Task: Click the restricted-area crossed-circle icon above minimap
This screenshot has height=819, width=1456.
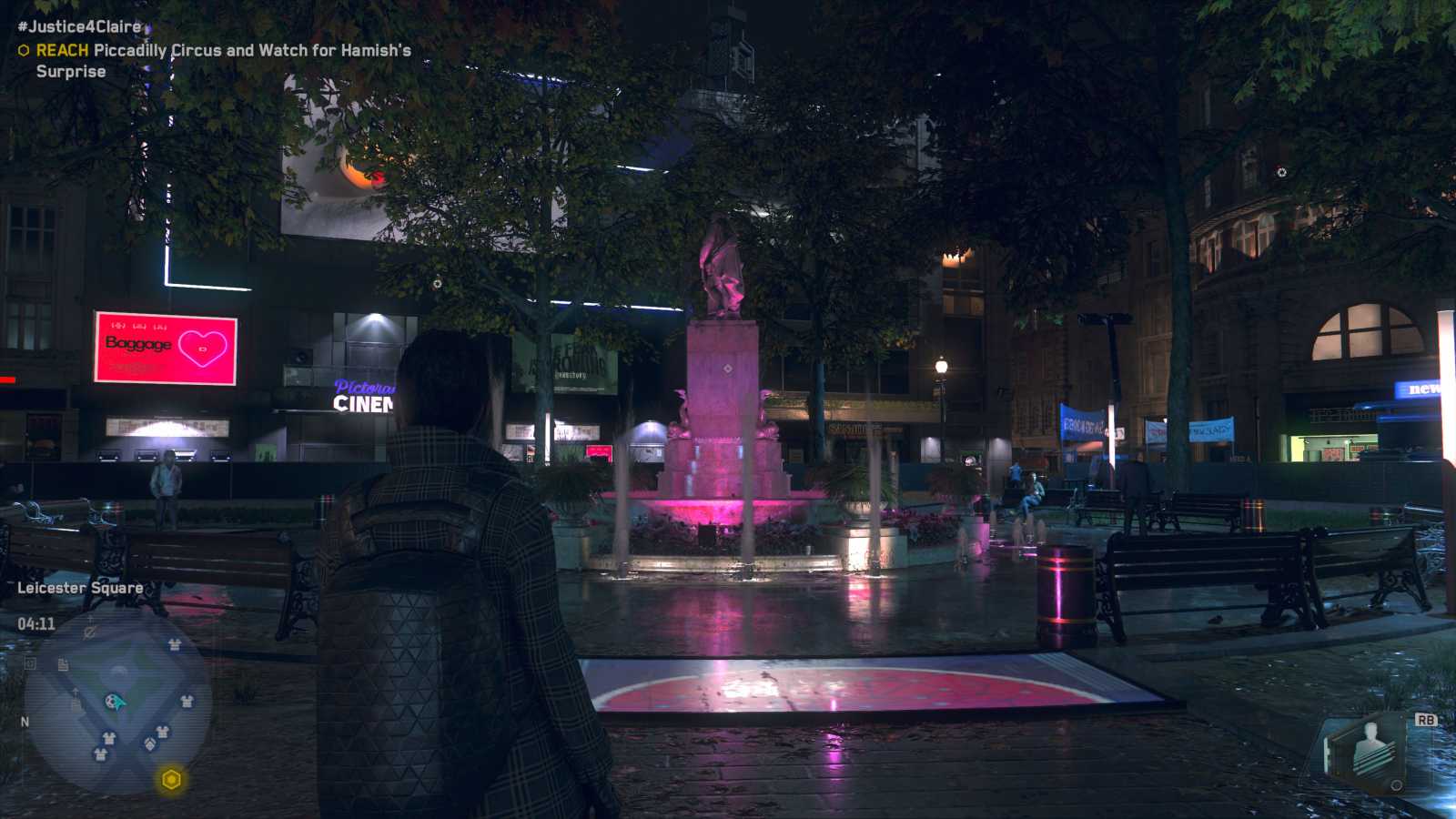Action: coord(89,631)
